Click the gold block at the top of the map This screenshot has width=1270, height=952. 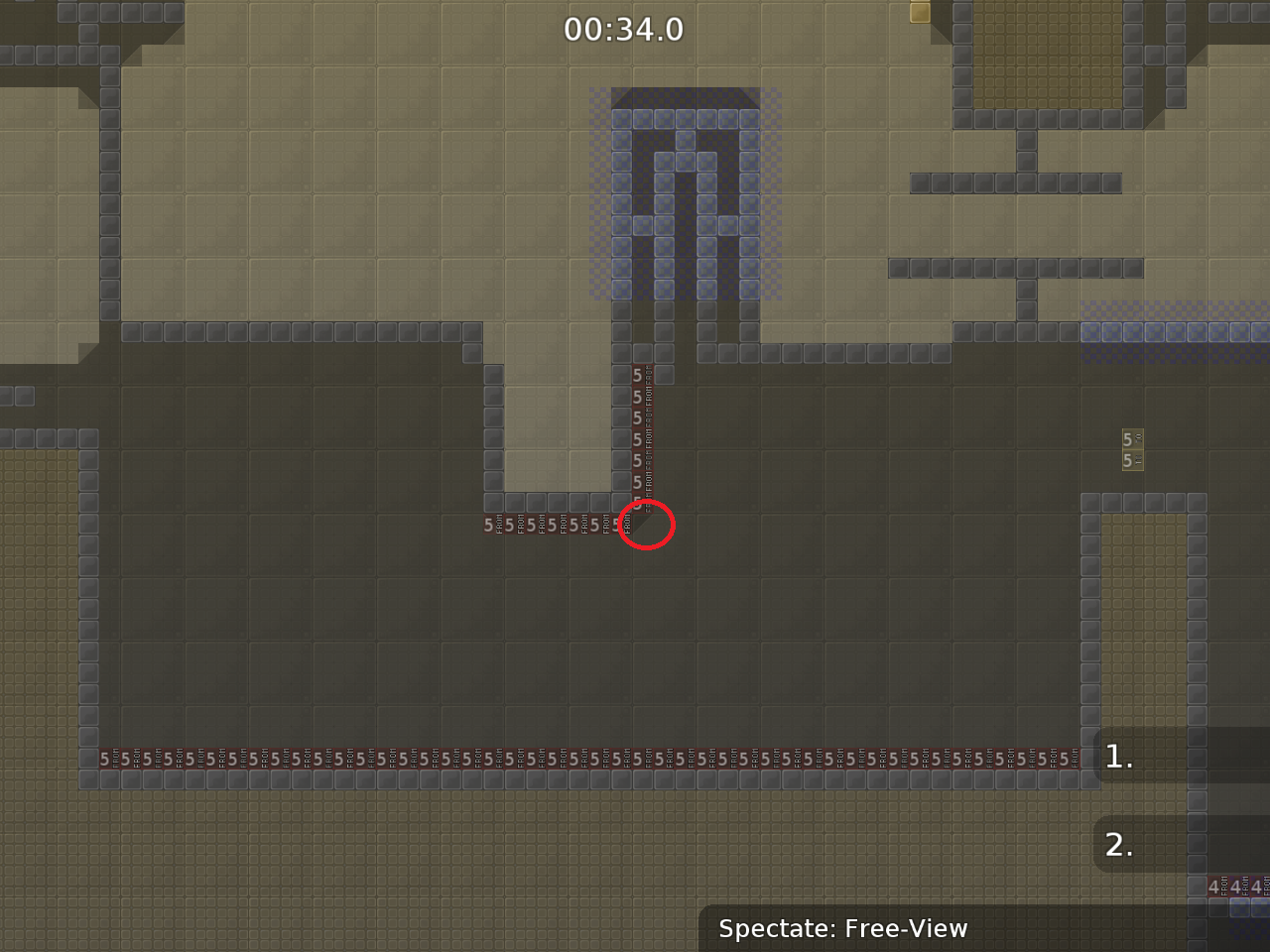918,15
